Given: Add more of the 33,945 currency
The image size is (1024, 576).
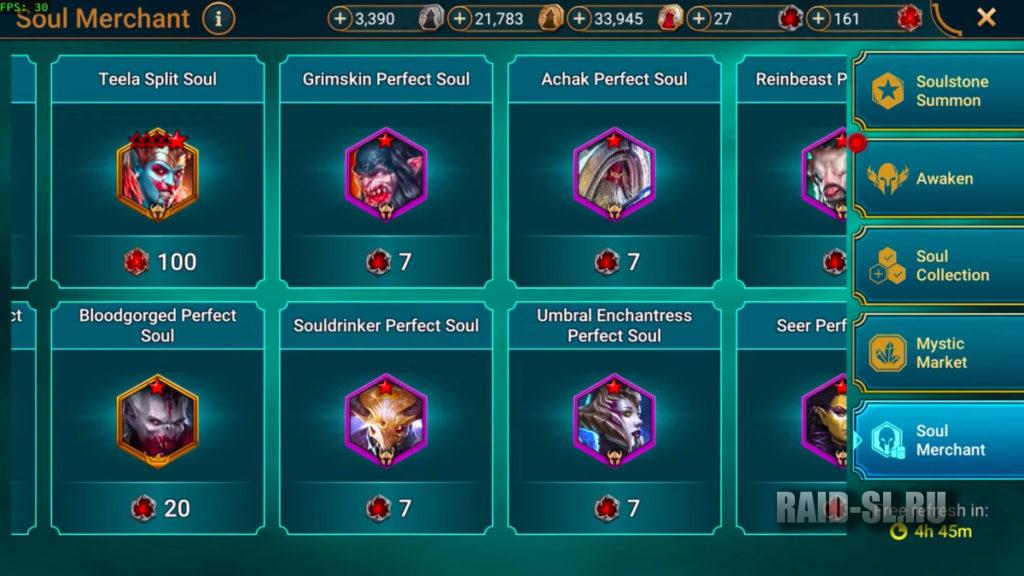Looking at the screenshot, I should pos(579,18).
